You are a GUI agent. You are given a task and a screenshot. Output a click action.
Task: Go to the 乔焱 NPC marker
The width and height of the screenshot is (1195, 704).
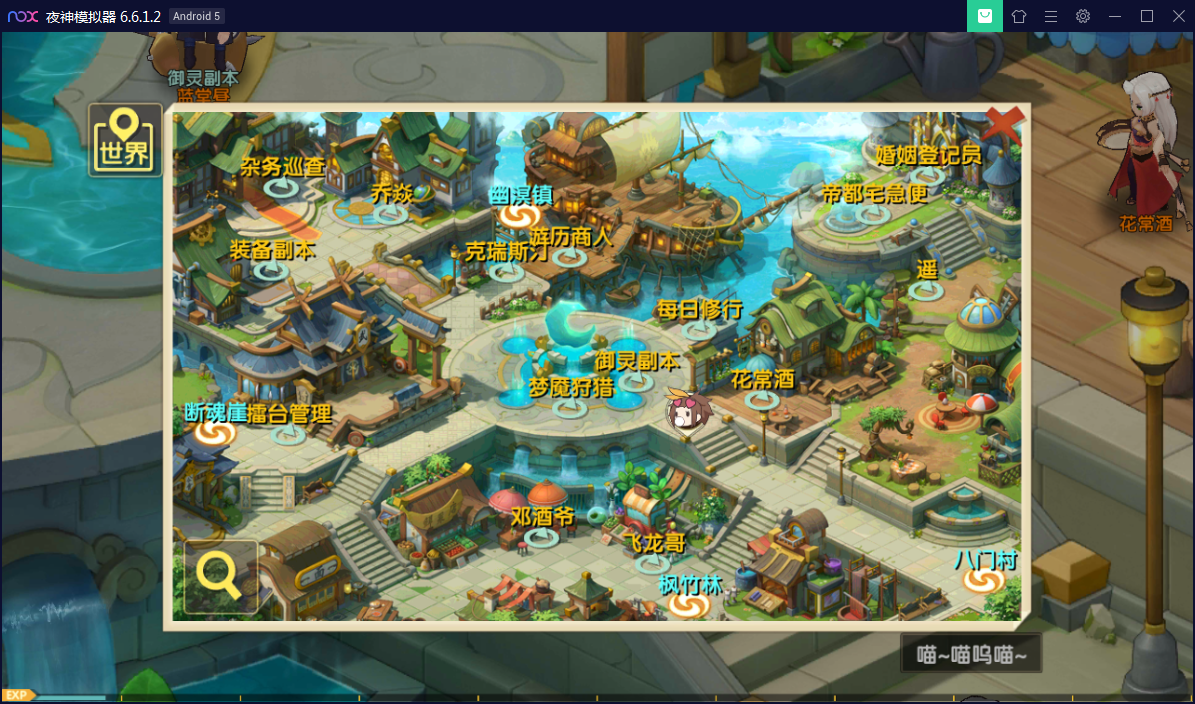coord(391,213)
